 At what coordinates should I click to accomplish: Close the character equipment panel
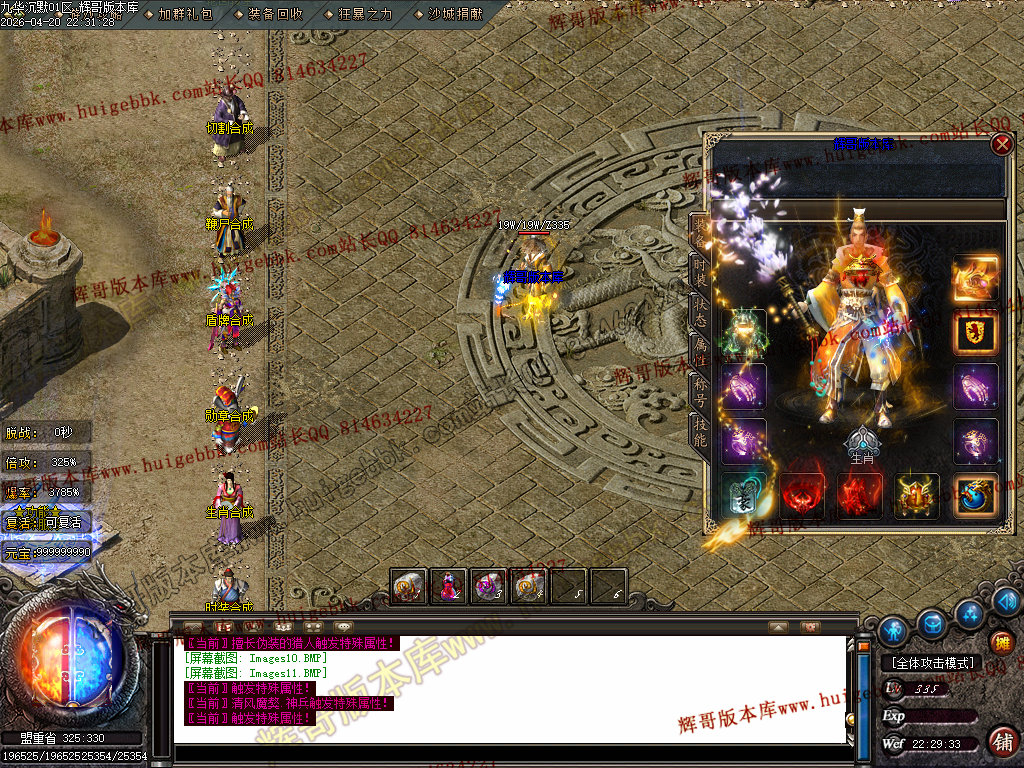[1002, 144]
